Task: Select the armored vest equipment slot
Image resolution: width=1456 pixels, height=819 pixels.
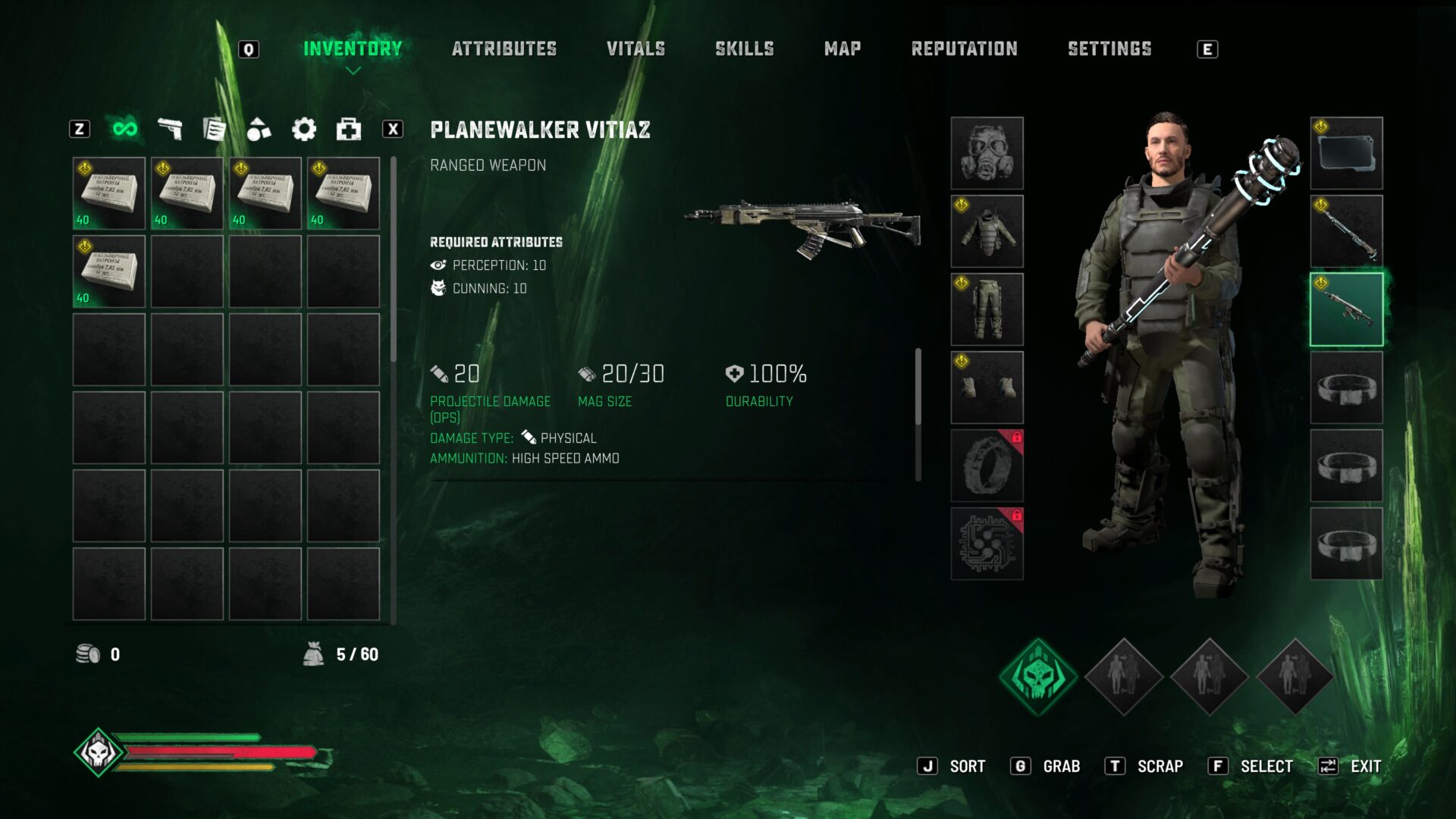Action: (x=987, y=231)
